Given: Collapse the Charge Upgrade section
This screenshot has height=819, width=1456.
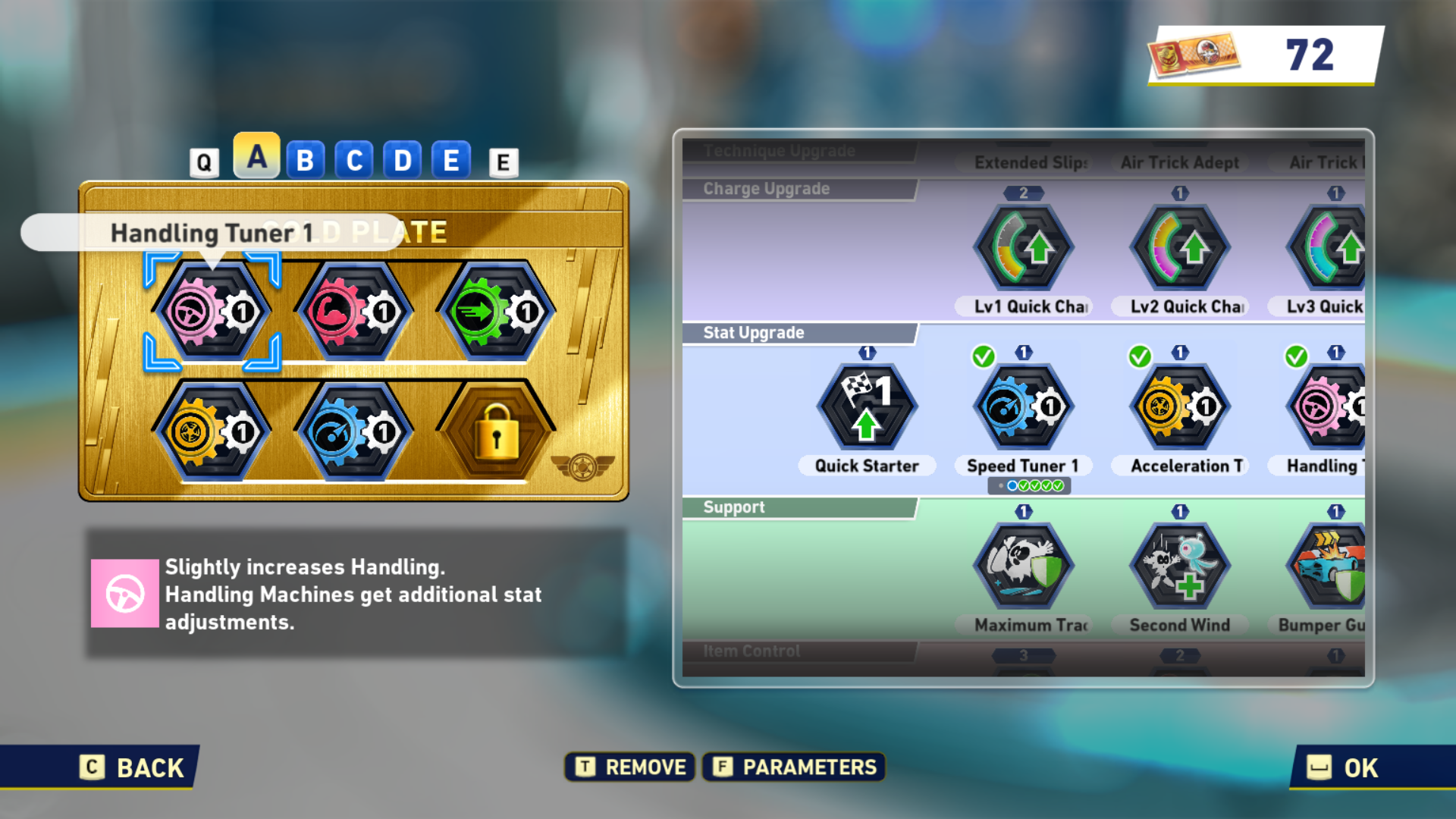Looking at the screenshot, I should (766, 188).
